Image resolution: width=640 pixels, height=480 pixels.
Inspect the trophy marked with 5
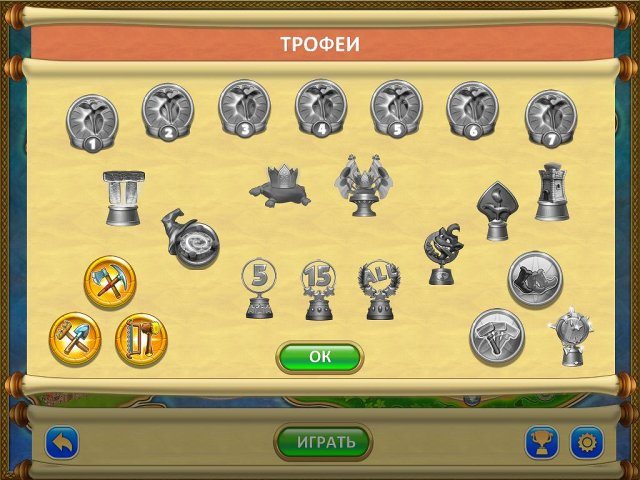(x=259, y=289)
